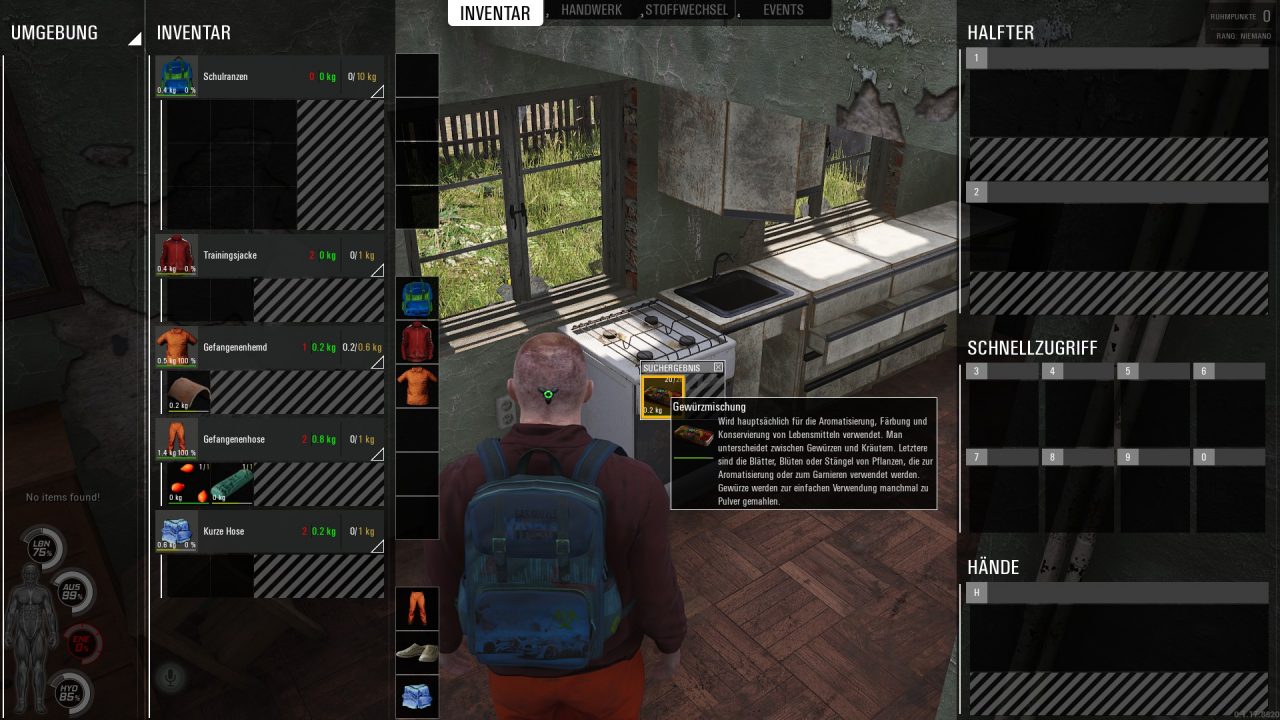1280x720 pixels.
Task: Select the Schulranzen backpack icon
Action: [x=175, y=76]
